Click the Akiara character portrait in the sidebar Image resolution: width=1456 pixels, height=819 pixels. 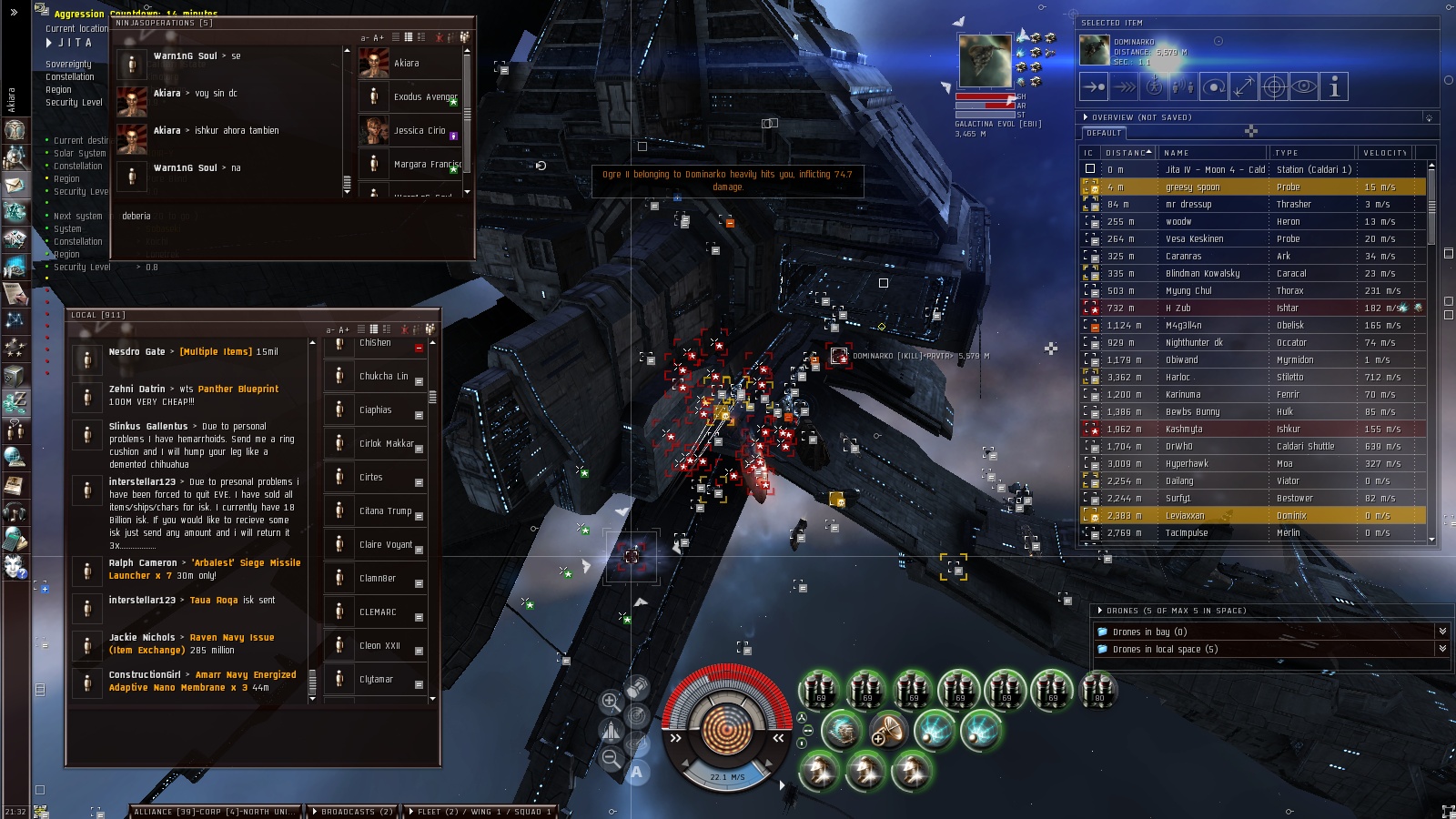[15, 129]
